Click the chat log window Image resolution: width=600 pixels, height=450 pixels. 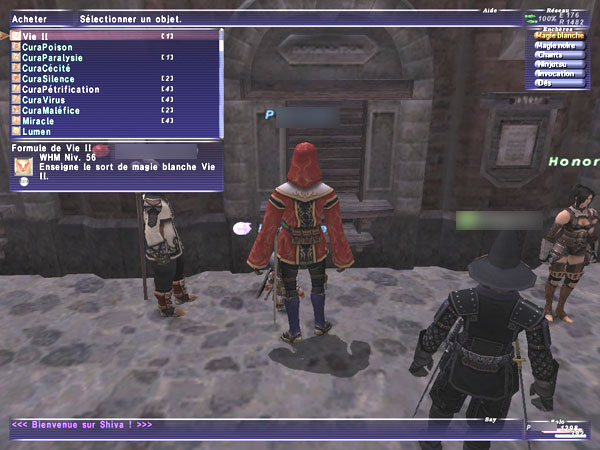(x=260, y=425)
